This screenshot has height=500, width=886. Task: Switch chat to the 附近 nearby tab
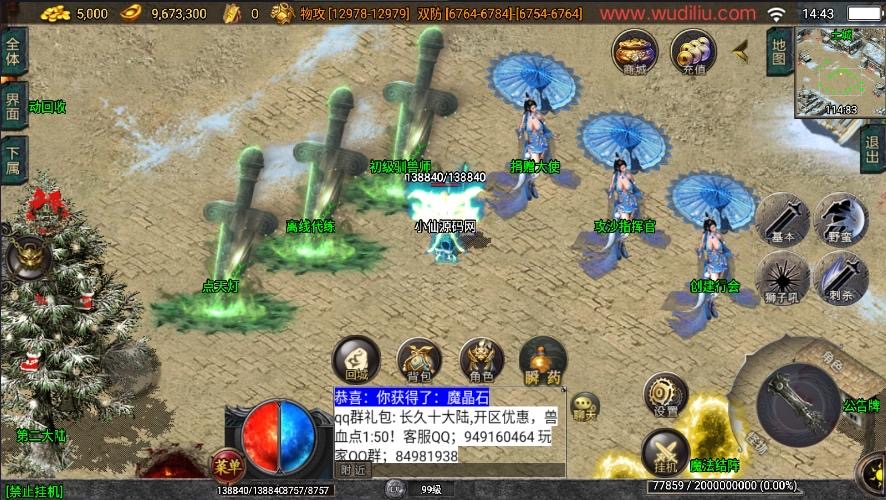coord(352,469)
